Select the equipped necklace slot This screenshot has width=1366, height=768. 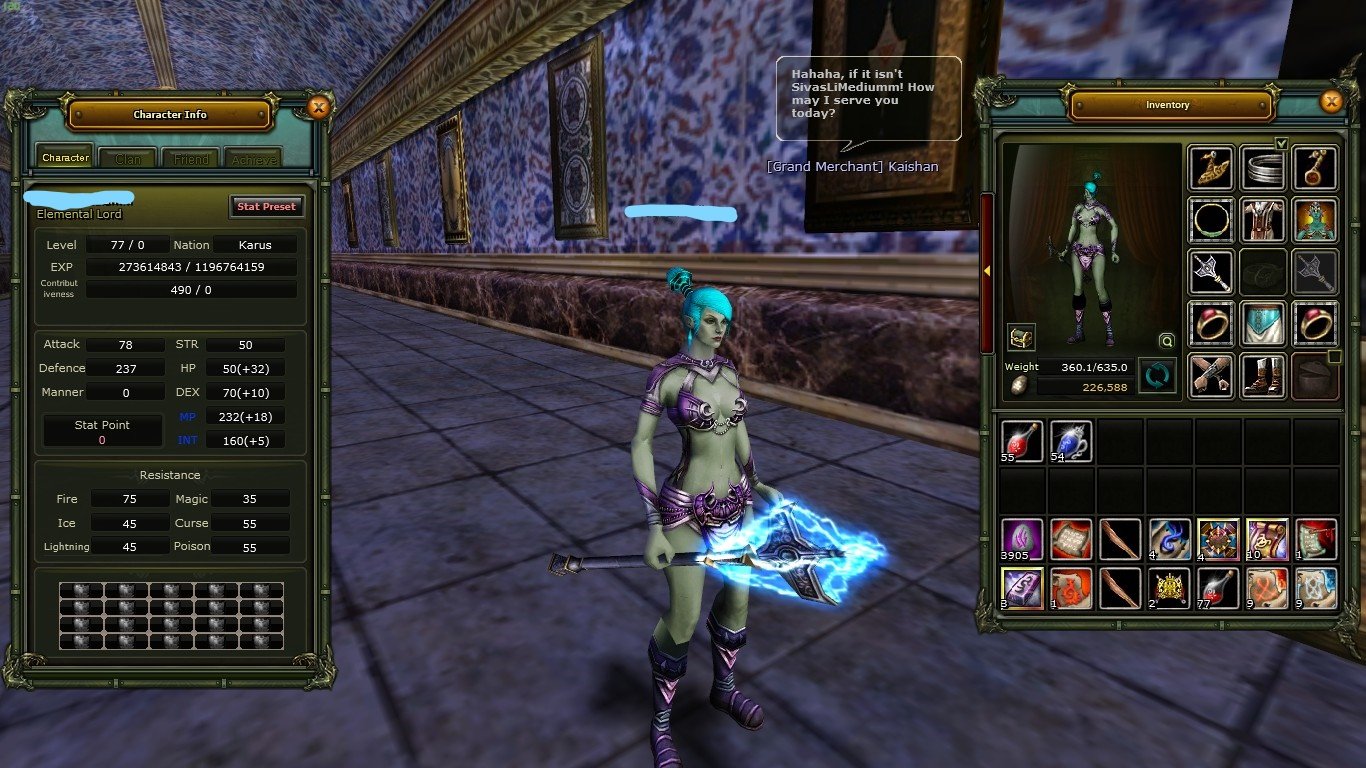1211,219
